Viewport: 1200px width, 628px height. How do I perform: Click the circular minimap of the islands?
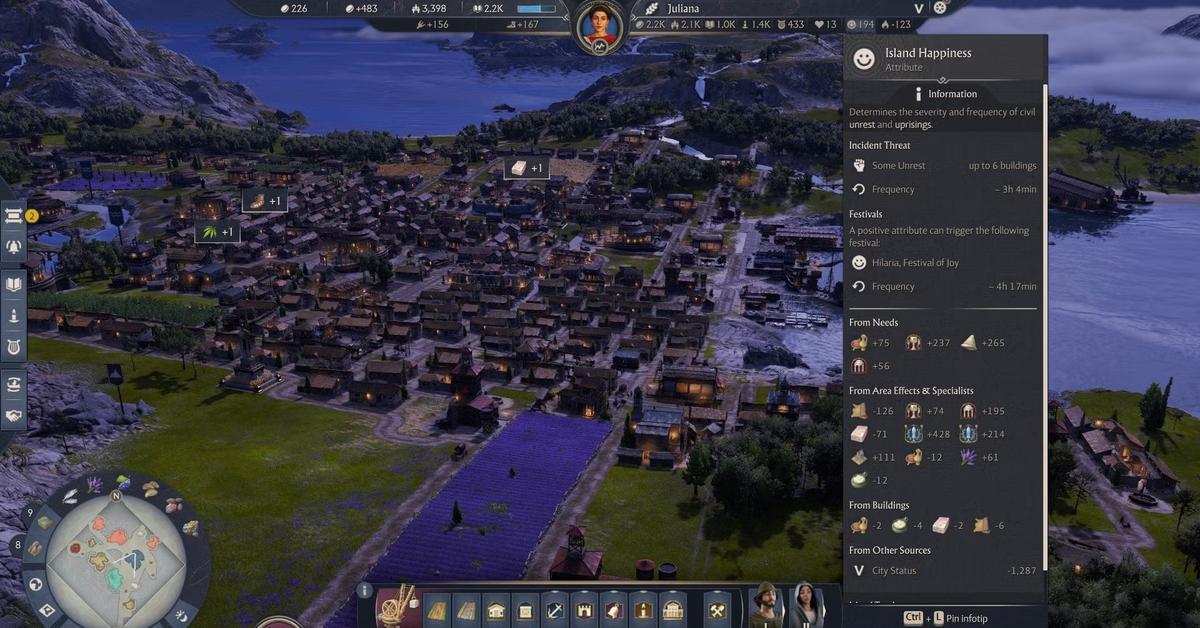[x=114, y=552]
